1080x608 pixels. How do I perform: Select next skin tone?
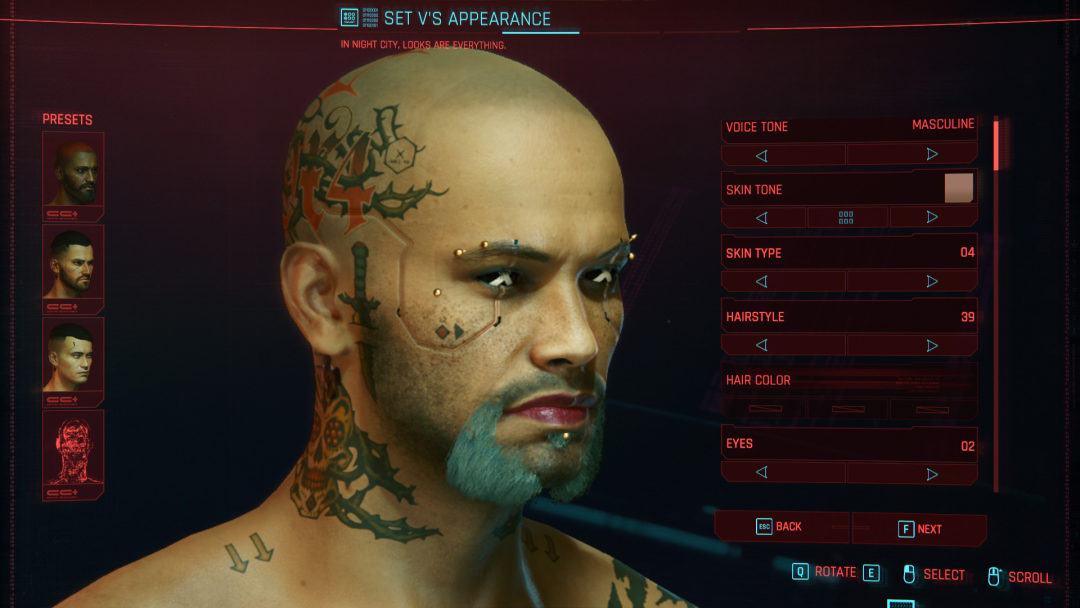pyautogui.click(x=931, y=217)
